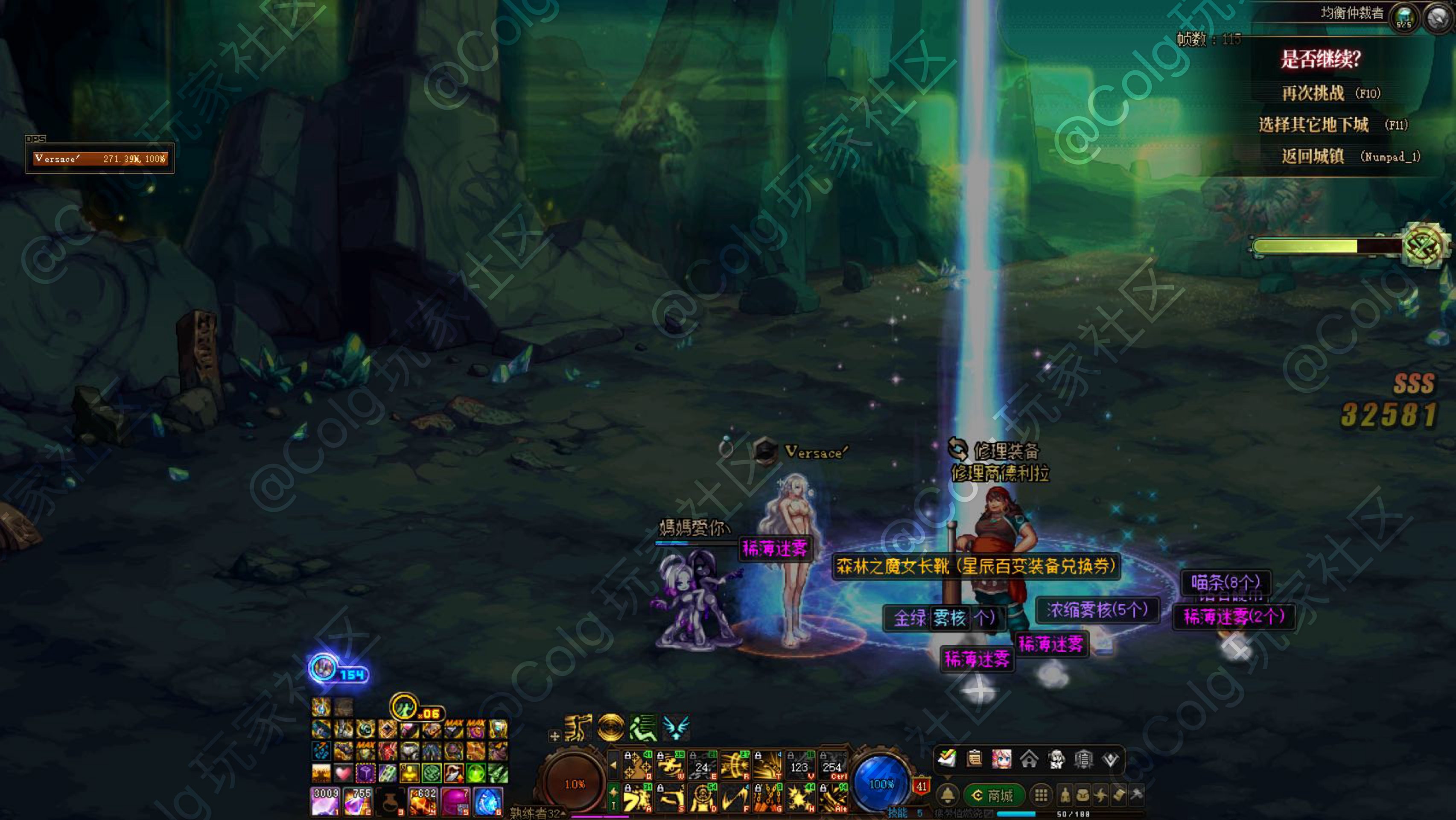The image size is (1456, 820).
Task: Click the blue winged buff icon
Action: [x=675, y=727]
